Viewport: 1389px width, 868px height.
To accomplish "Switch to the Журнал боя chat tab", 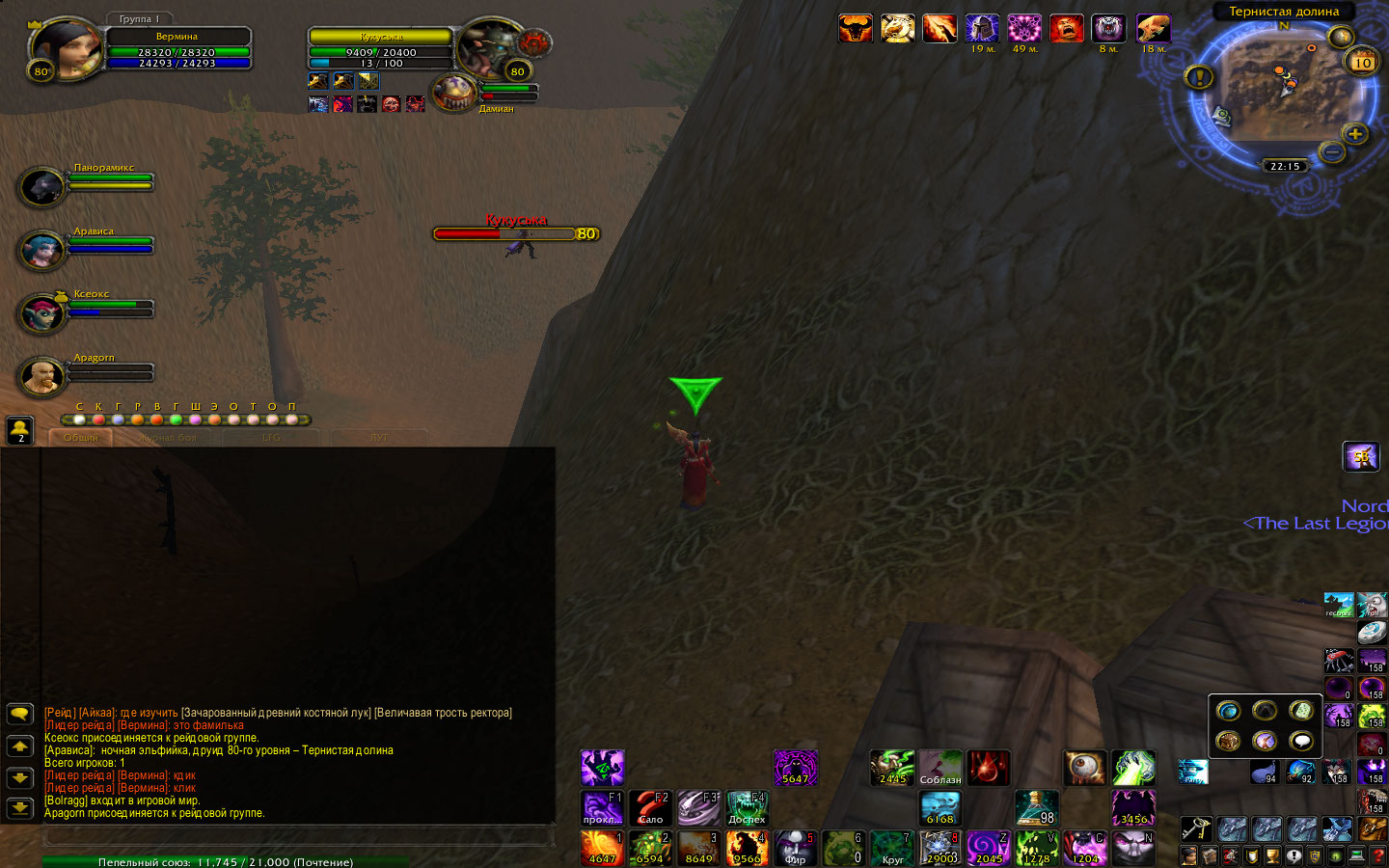I will tap(167, 438).
